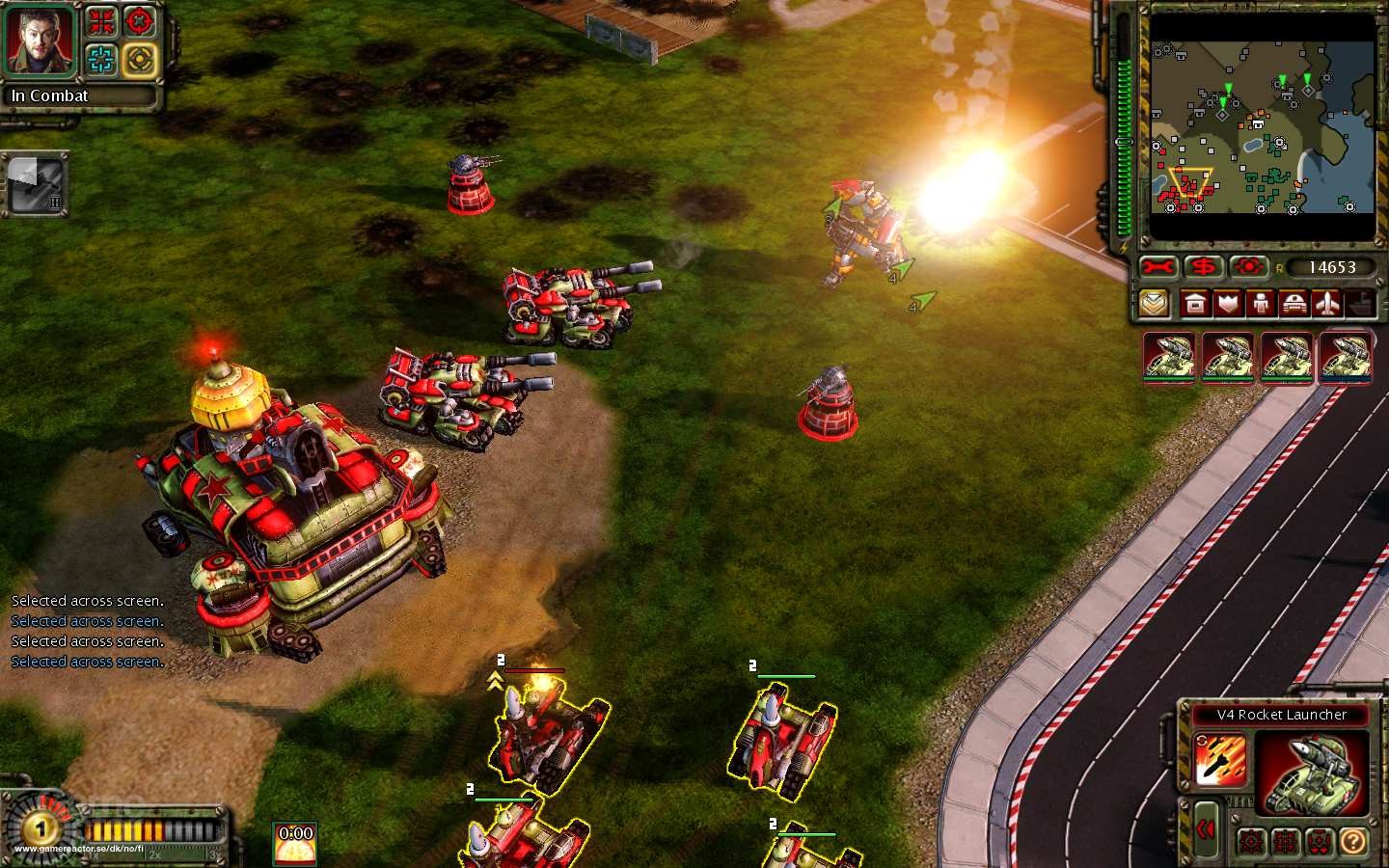1389x868 pixels.
Task: Click the base defenses icon in the production tabs
Action: coord(1228,304)
